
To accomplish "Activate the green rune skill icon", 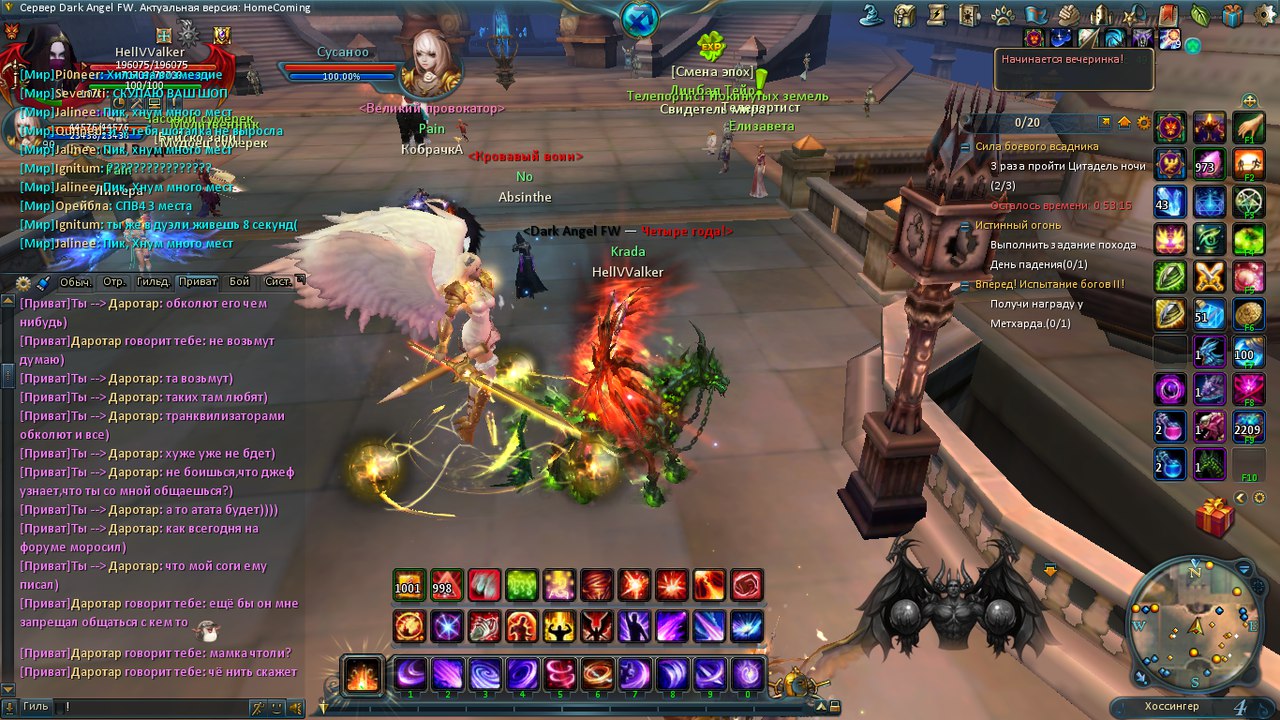I will 523,585.
